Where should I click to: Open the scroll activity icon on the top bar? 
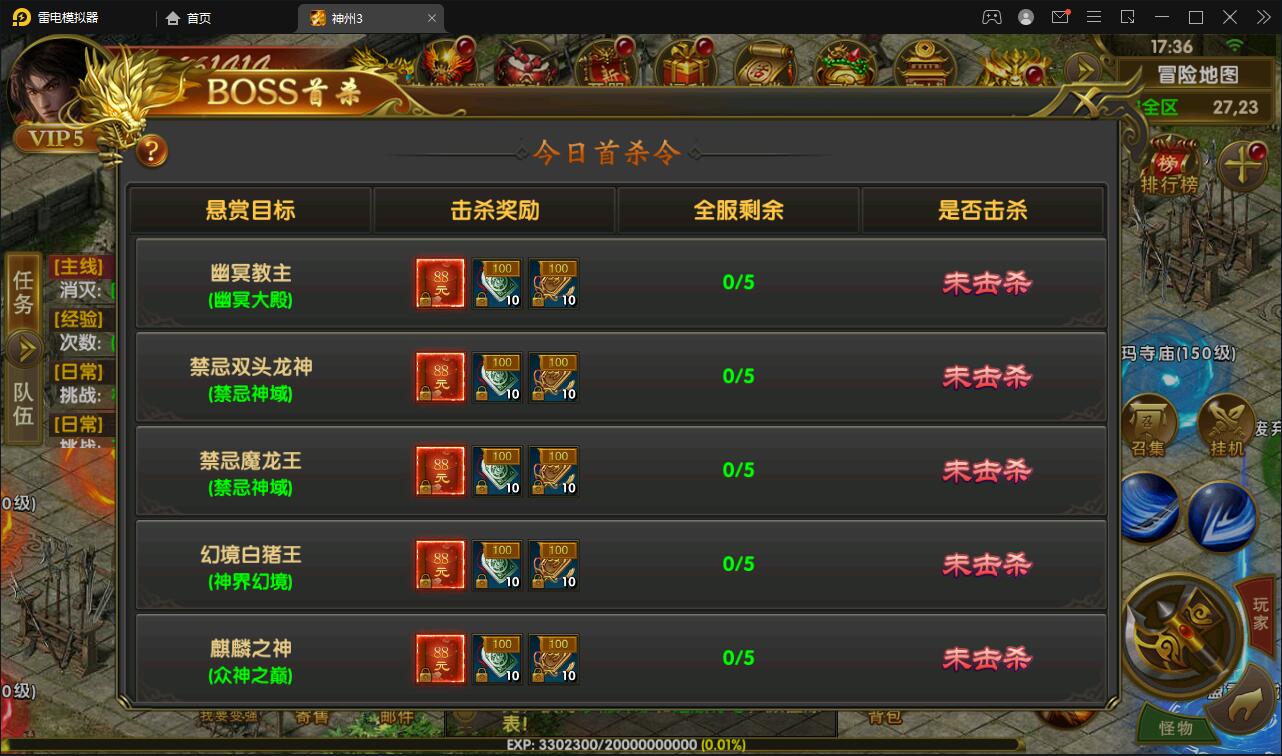(x=765, y=65)
